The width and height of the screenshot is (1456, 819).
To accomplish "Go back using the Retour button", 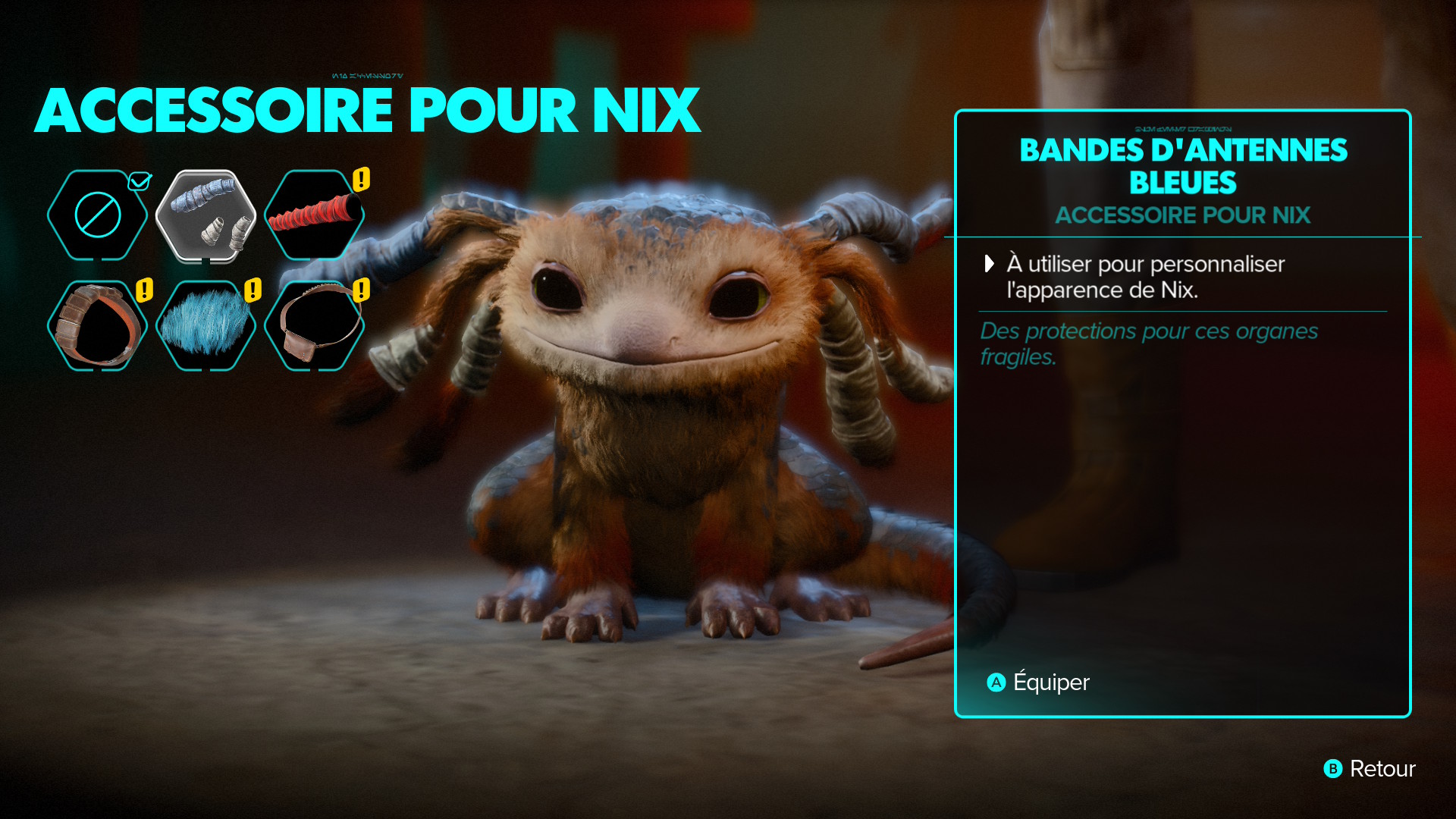I will [1370, 769].
